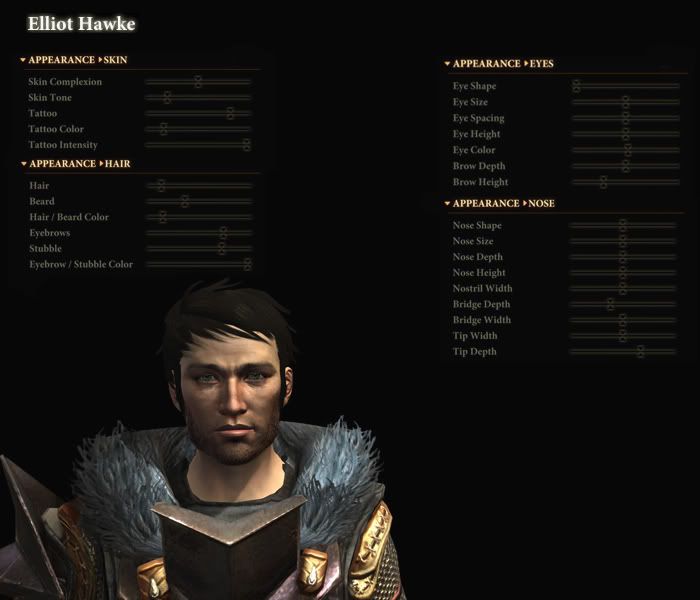Viewport: 700px width, 600px height.
Task: Click the Eye Shape slider
Action: pos(576,86)
